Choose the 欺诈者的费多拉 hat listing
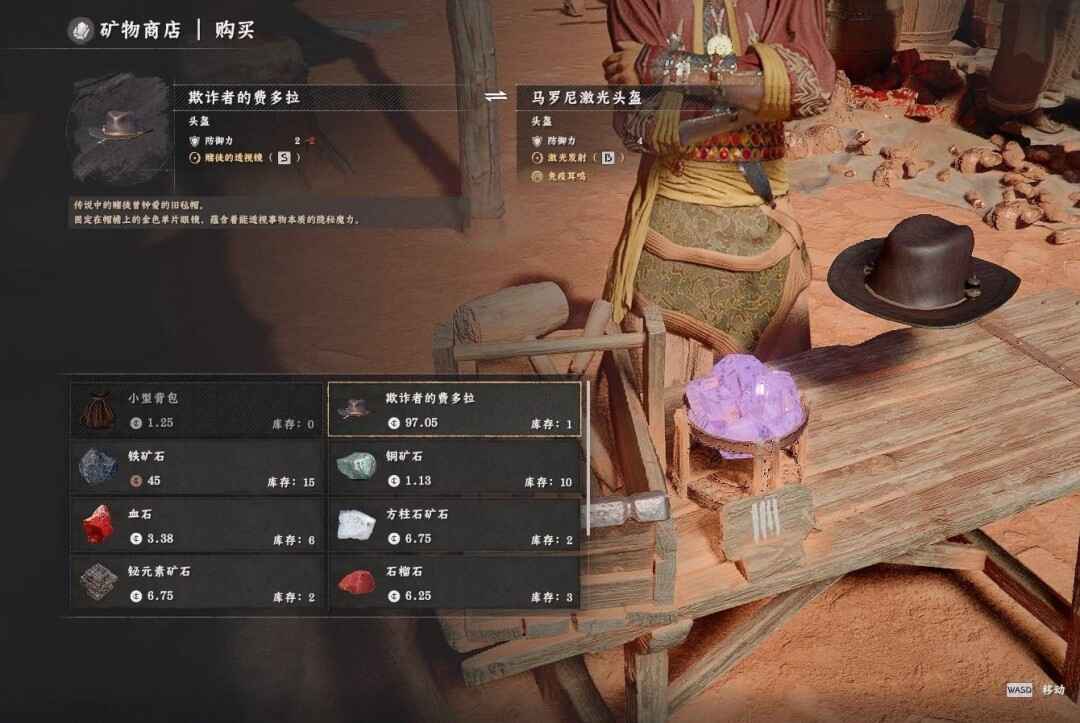This screenshot has width=1080, height=723. [455, 409]
